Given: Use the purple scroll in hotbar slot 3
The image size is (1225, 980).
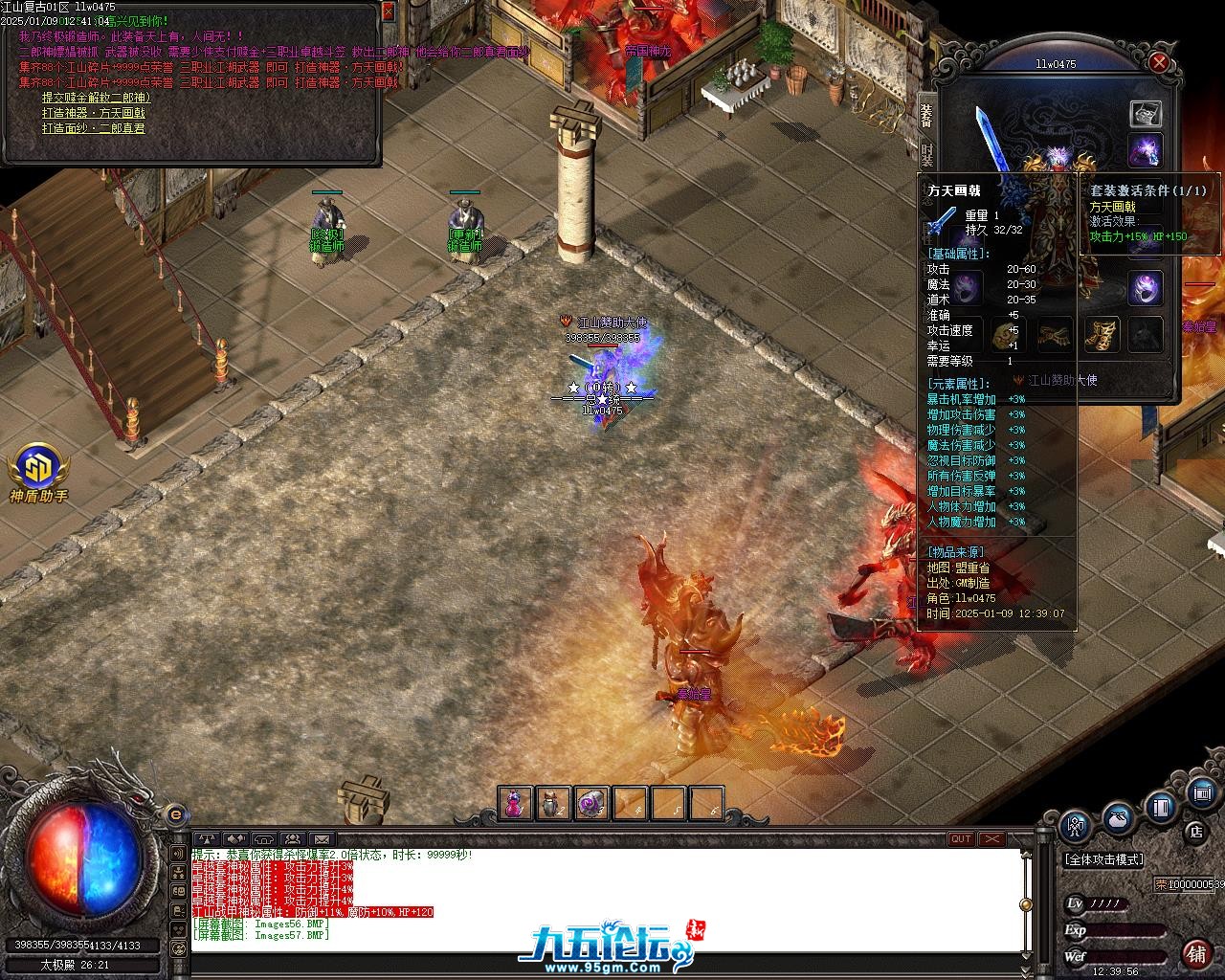Looking at the screenshot, I should (x=591, y=804).
